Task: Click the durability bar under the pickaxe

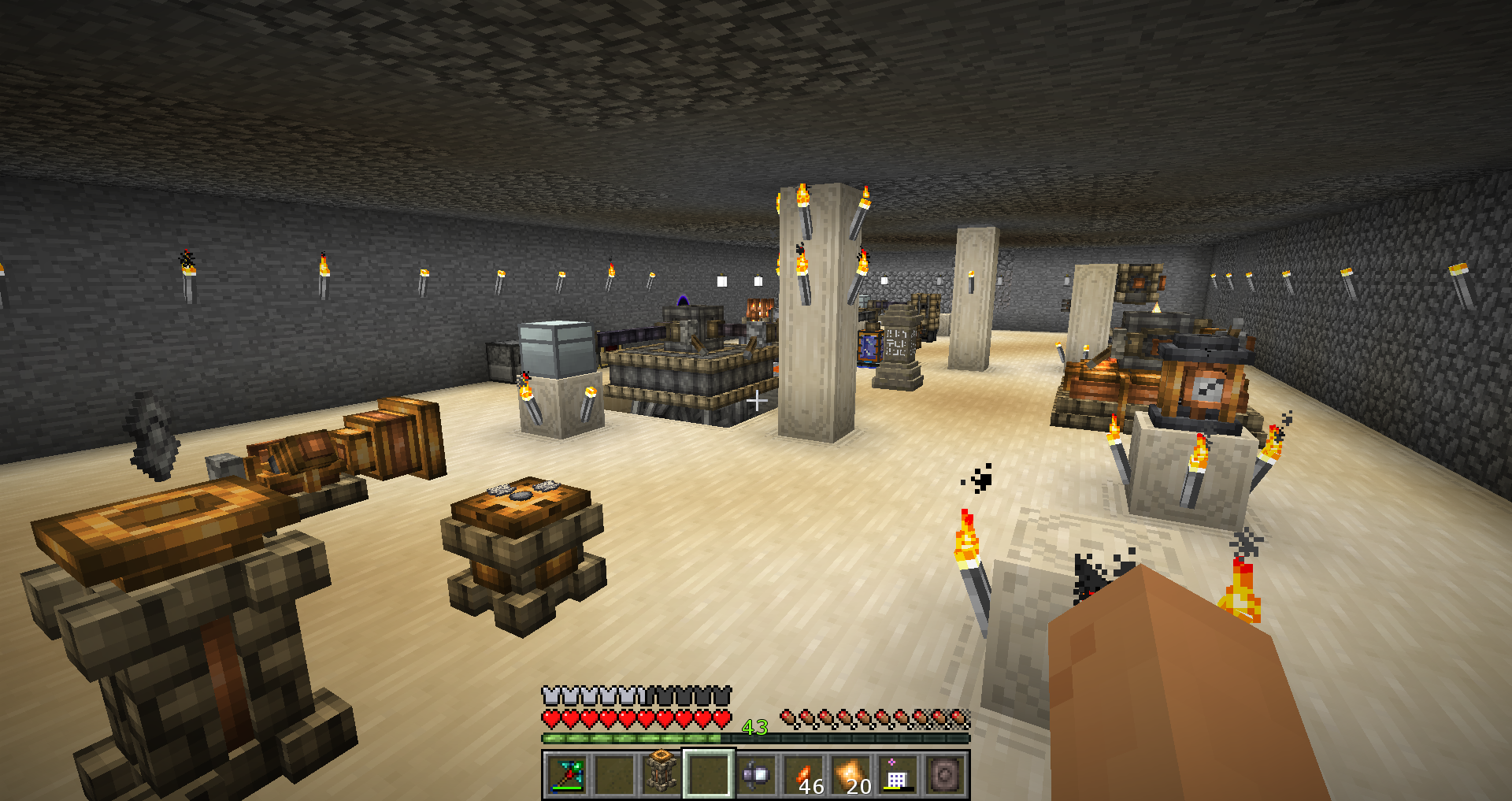Action: pyautogui.click(x=568, y=790)
